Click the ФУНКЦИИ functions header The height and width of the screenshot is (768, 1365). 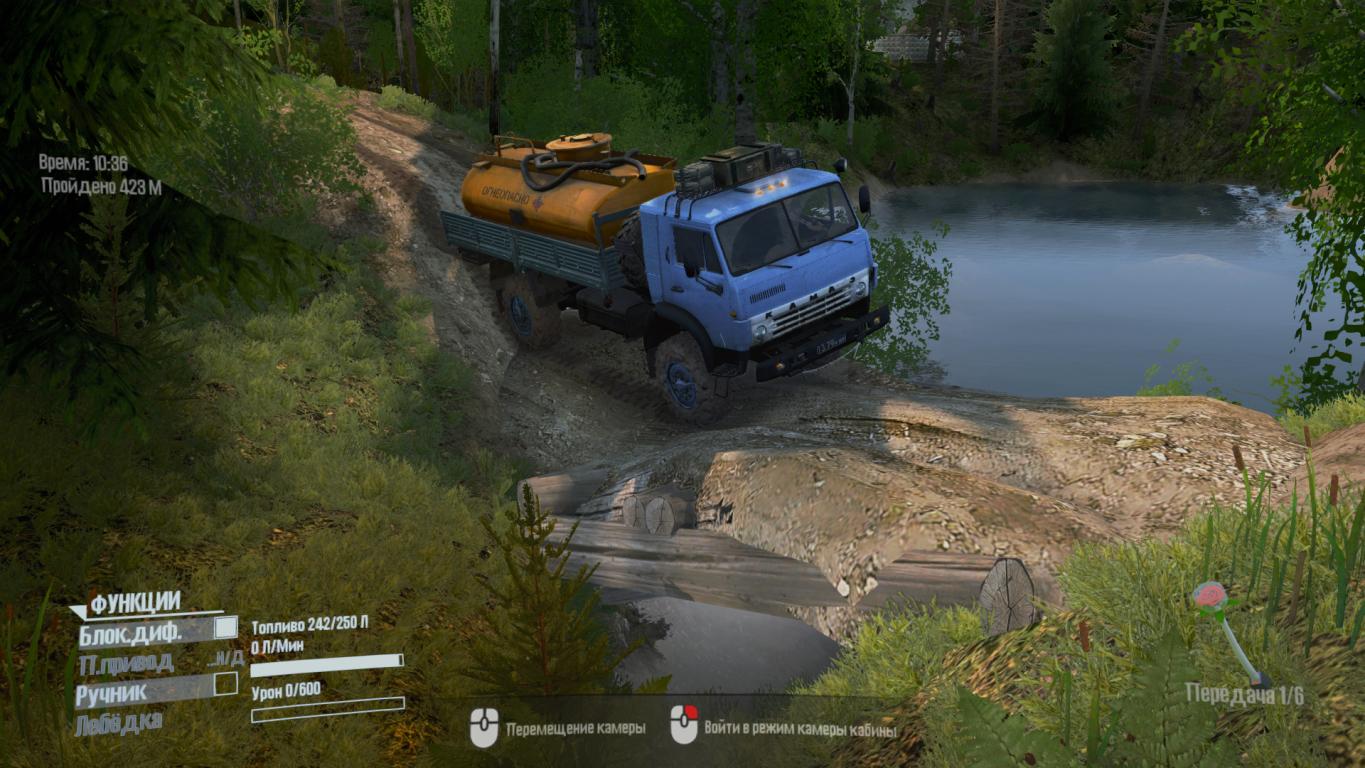pyautogui.click(x=135, y=603)
